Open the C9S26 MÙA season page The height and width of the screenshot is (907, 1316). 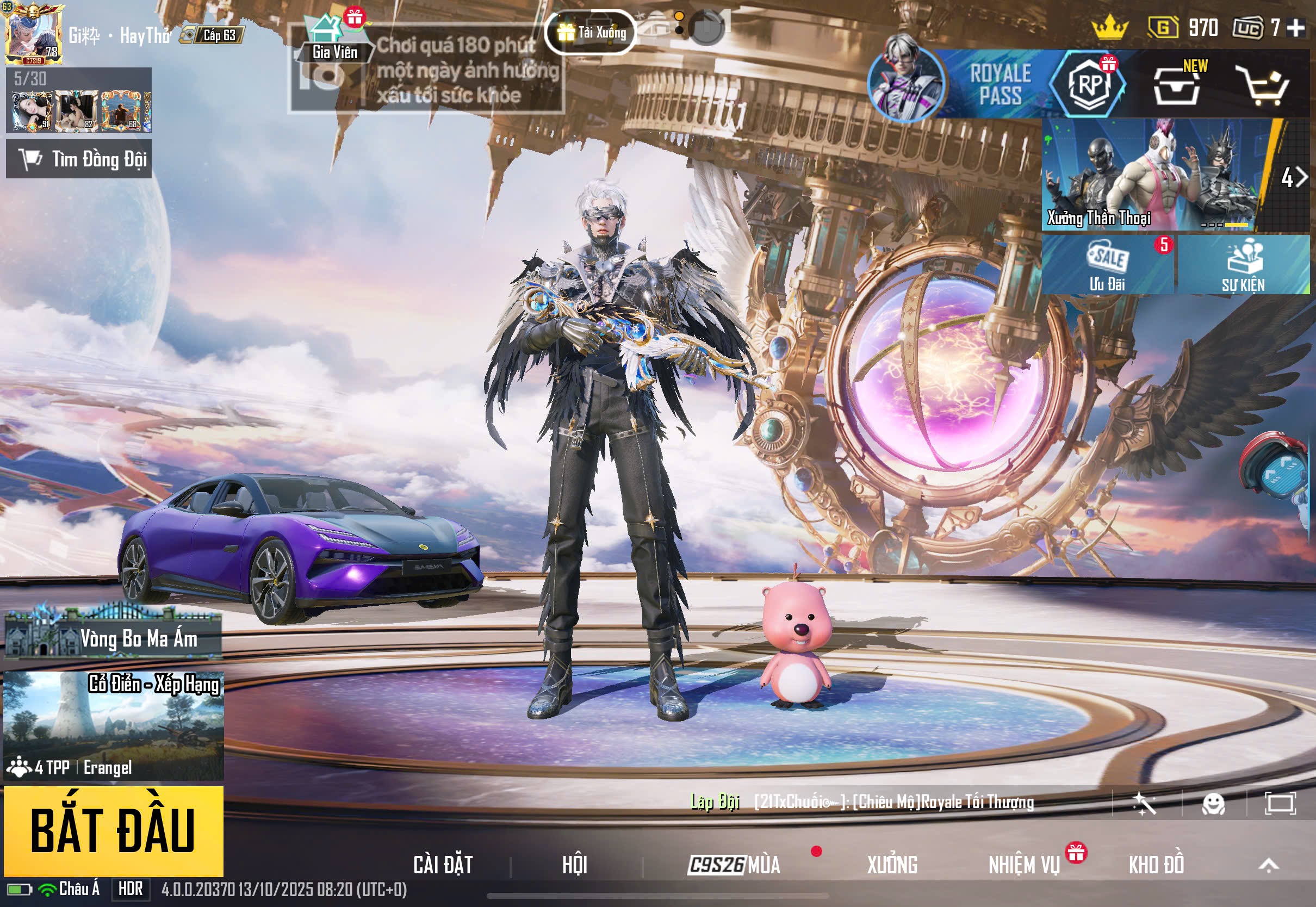(x=734, y=865)
